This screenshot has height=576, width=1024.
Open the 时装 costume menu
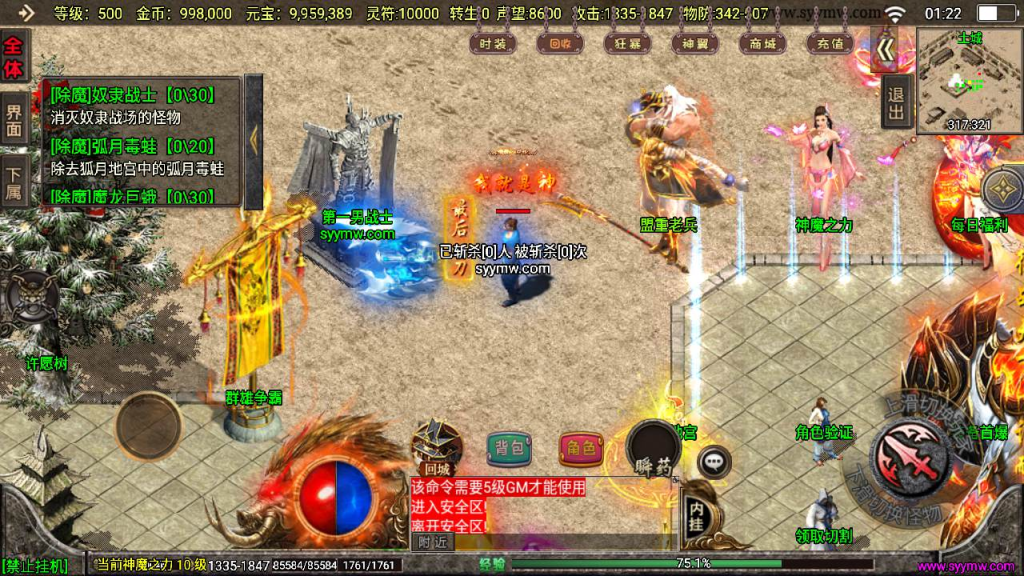click(x=493, y=43)
